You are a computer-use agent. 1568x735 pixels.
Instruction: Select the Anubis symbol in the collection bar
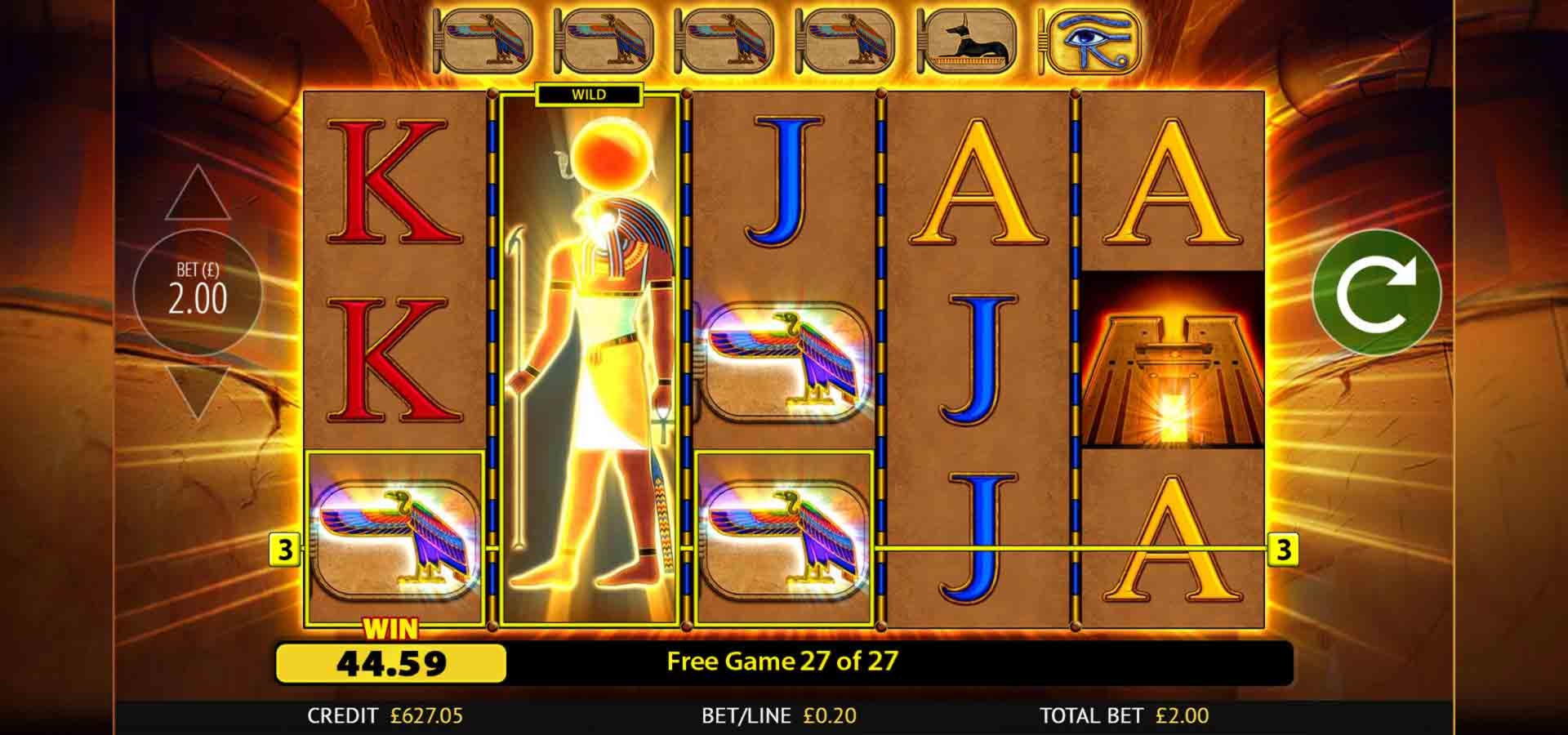pyautogui.click(x=972, y=39)
